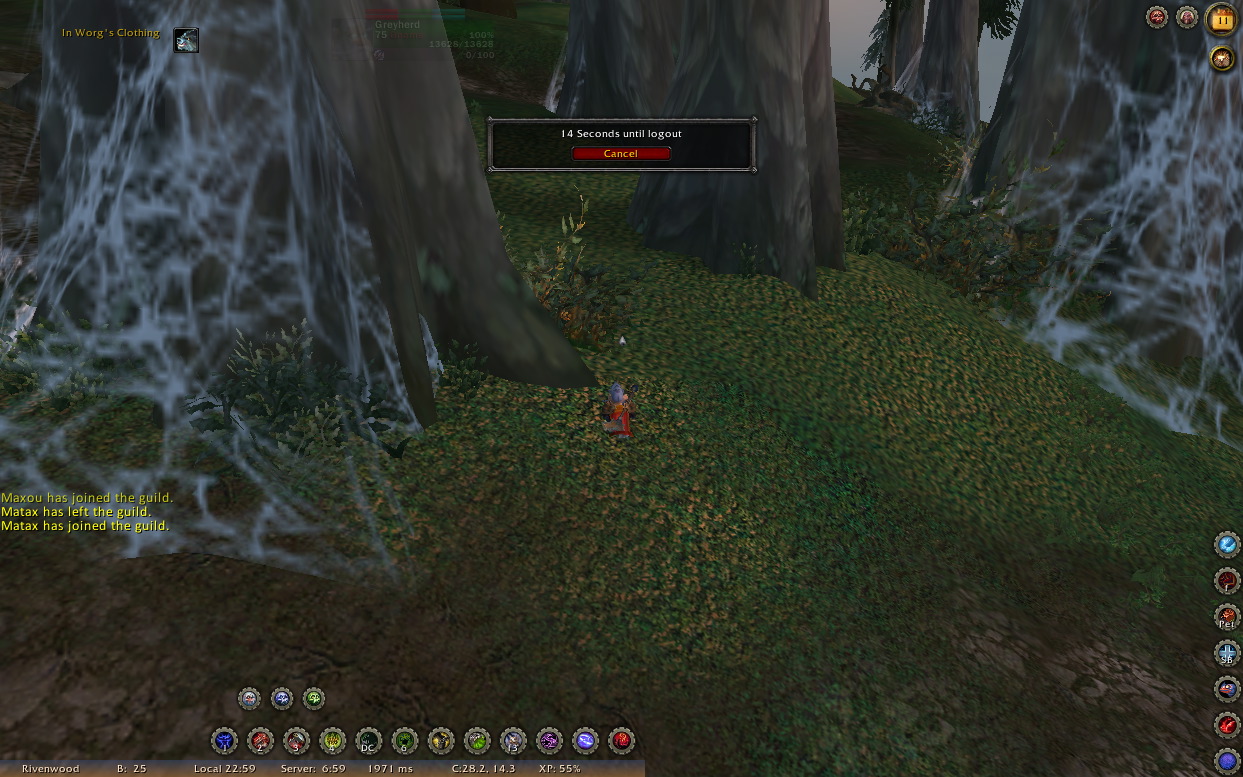Cancel the logout countdown
This screenshot has width=1243, height=777.
click(x=620, y=153)
